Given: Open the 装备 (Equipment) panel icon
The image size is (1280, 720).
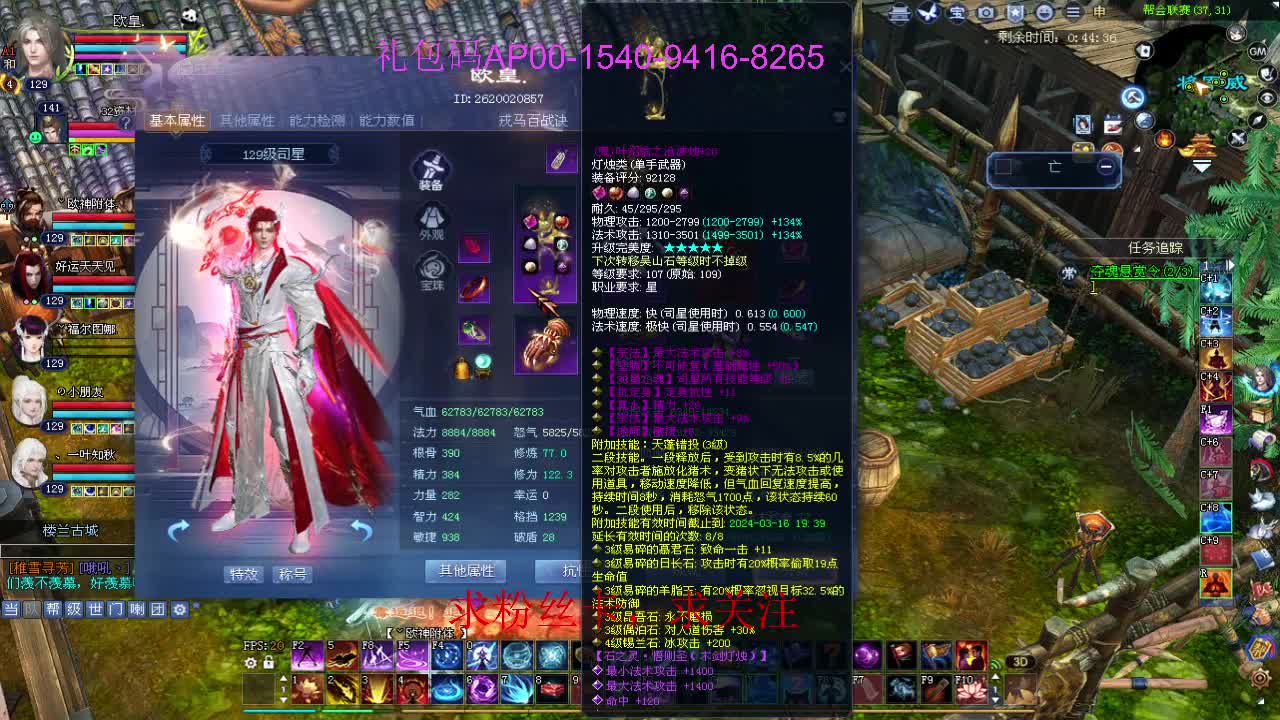Looking at the screenshot, I should (x=430, y=165).
